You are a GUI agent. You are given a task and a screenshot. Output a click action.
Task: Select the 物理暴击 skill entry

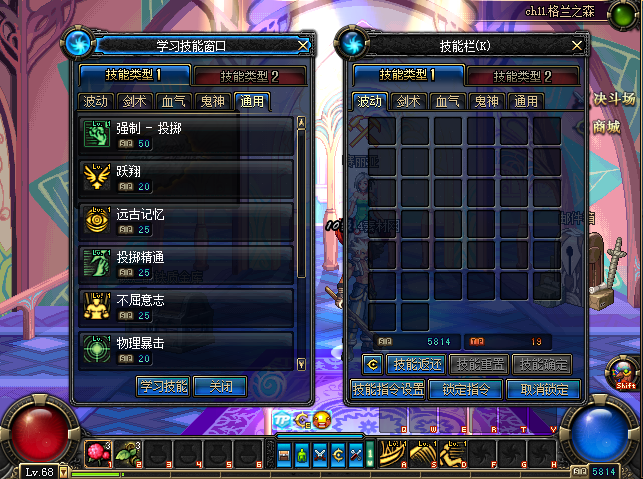point(186,349)
